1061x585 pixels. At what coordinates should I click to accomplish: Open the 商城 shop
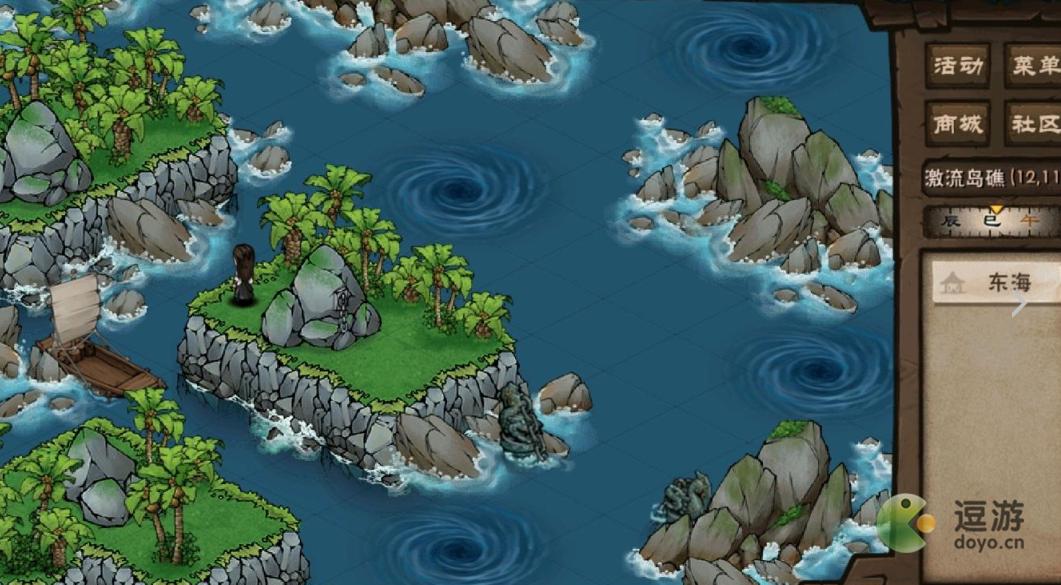click(x=957, y=125)
